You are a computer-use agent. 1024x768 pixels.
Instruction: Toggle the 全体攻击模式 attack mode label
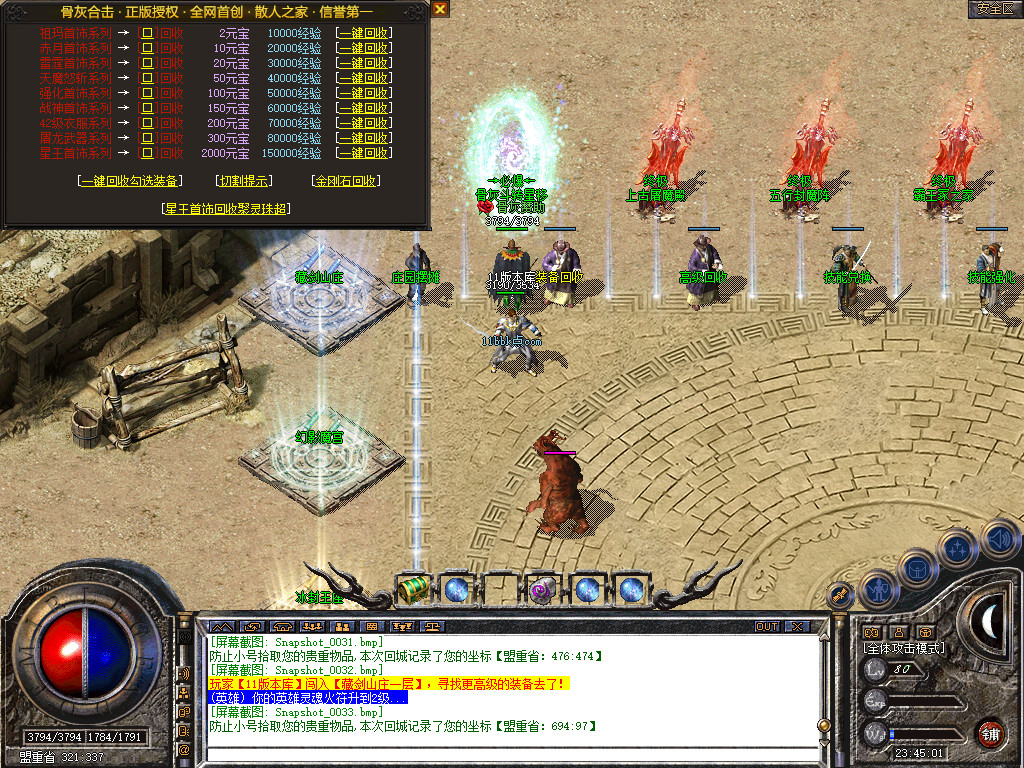click(904, 648)
